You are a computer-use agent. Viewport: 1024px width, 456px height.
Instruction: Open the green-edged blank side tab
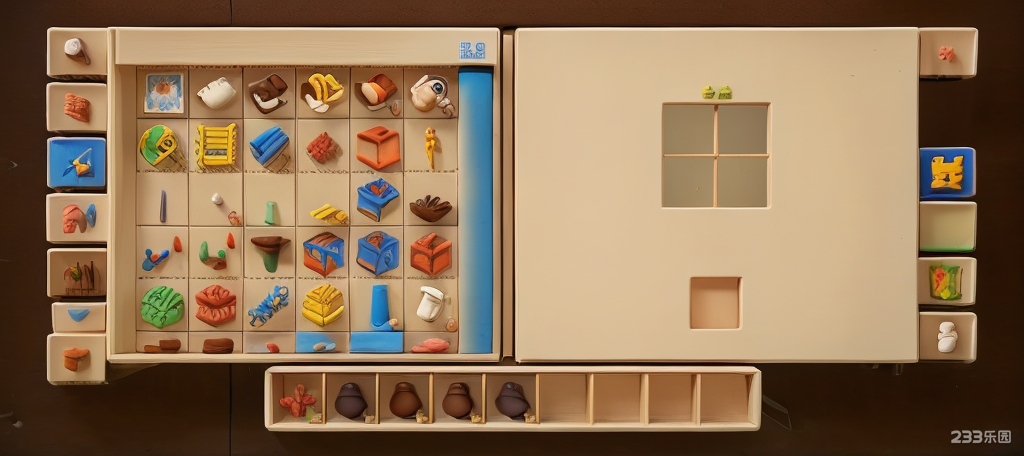coord(946,227)
